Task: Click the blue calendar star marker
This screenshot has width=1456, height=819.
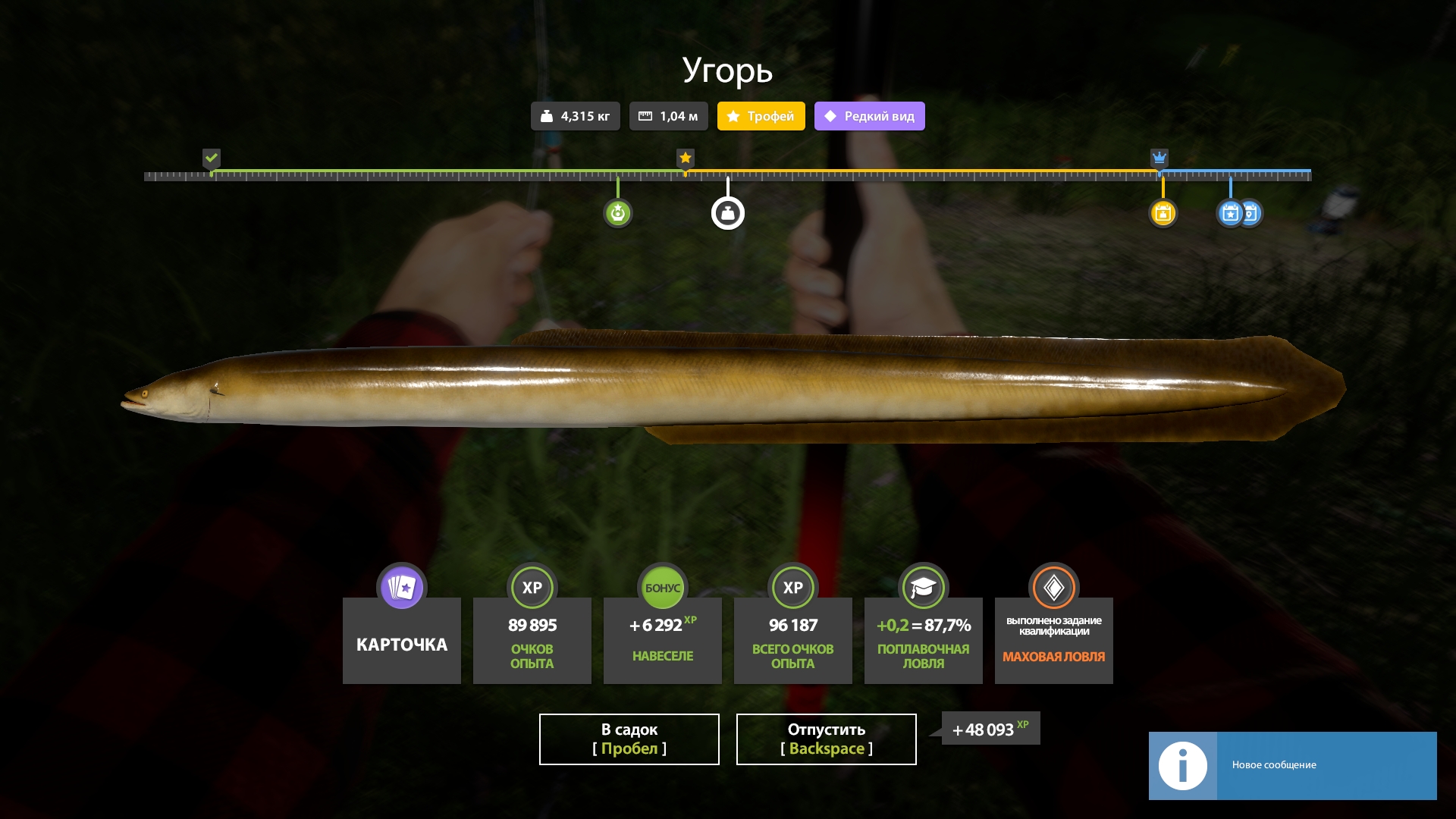Action: click(1230, 213)
